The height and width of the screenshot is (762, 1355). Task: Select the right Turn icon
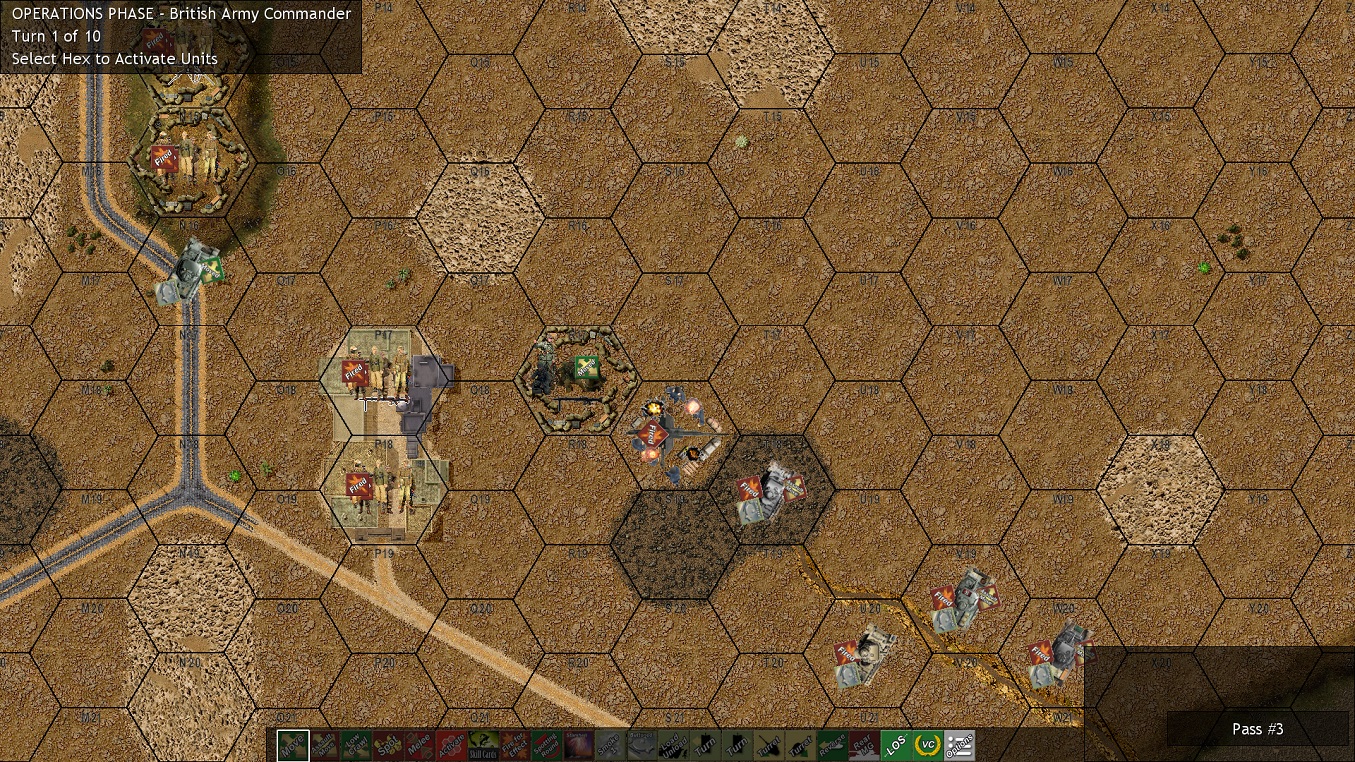point(739,745)
